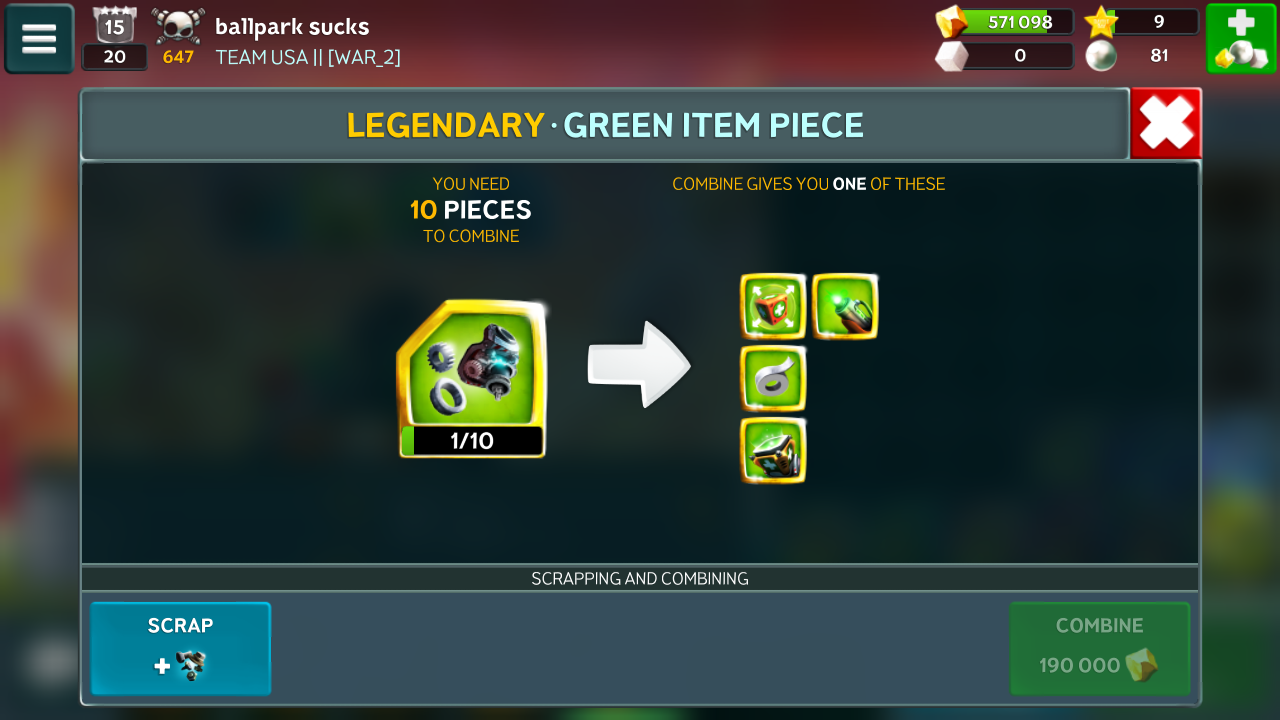
Task: View the level 15 rank badge
Action: tap(114, 25)
